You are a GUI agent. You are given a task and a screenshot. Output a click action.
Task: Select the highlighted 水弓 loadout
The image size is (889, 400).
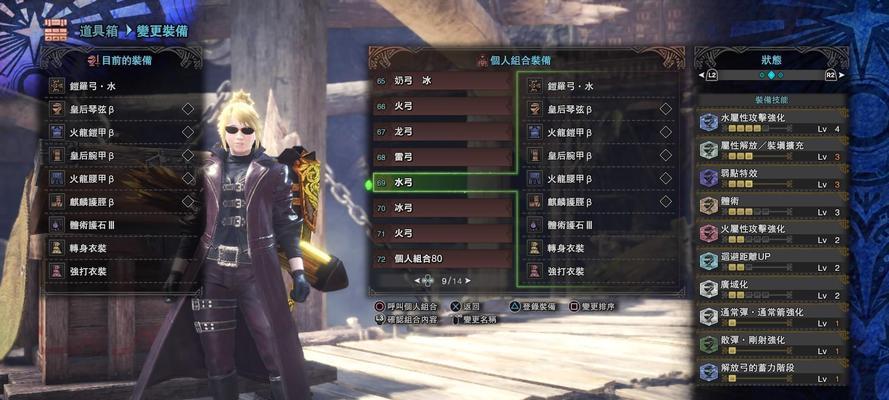441,183
